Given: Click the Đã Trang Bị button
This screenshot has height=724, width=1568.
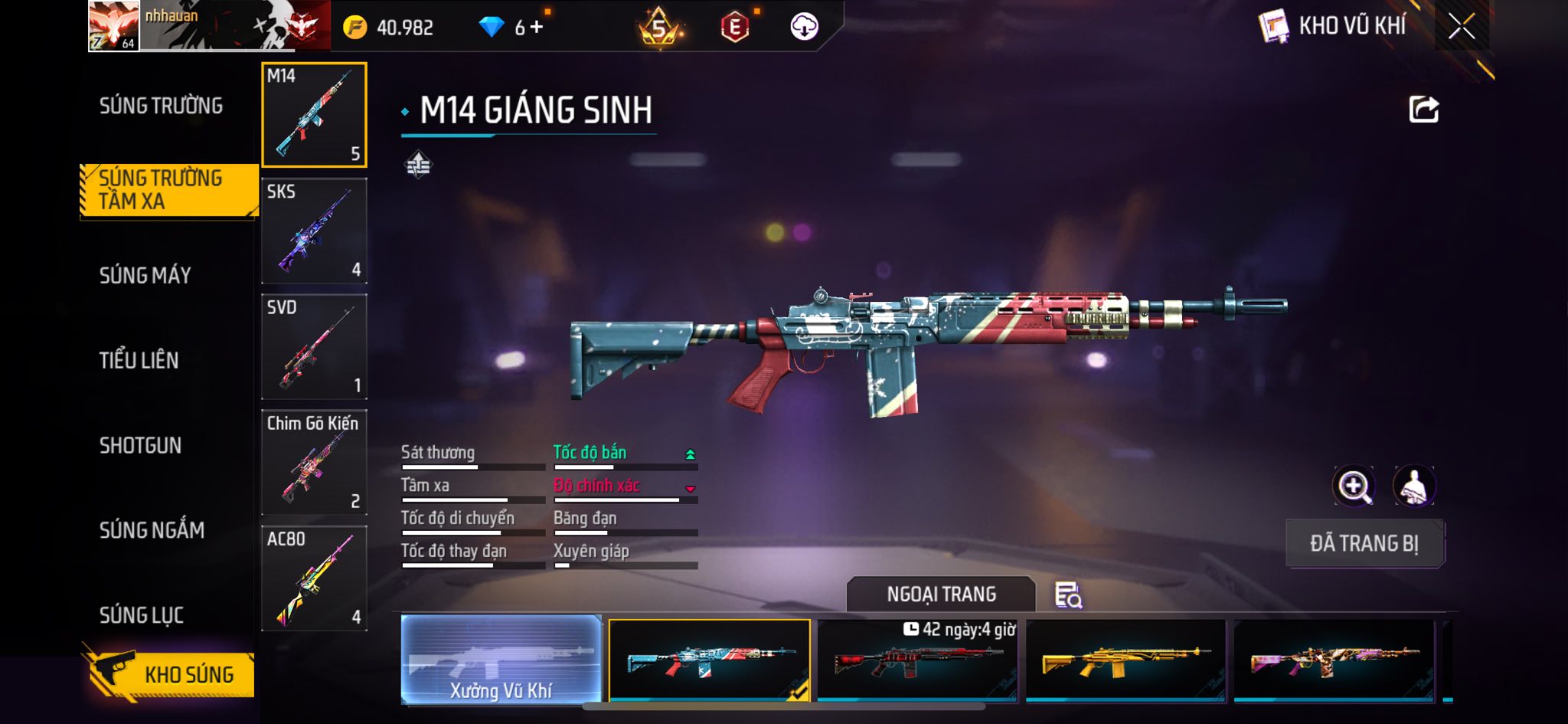Looking at the screenshot, I should click(1364, 543).
